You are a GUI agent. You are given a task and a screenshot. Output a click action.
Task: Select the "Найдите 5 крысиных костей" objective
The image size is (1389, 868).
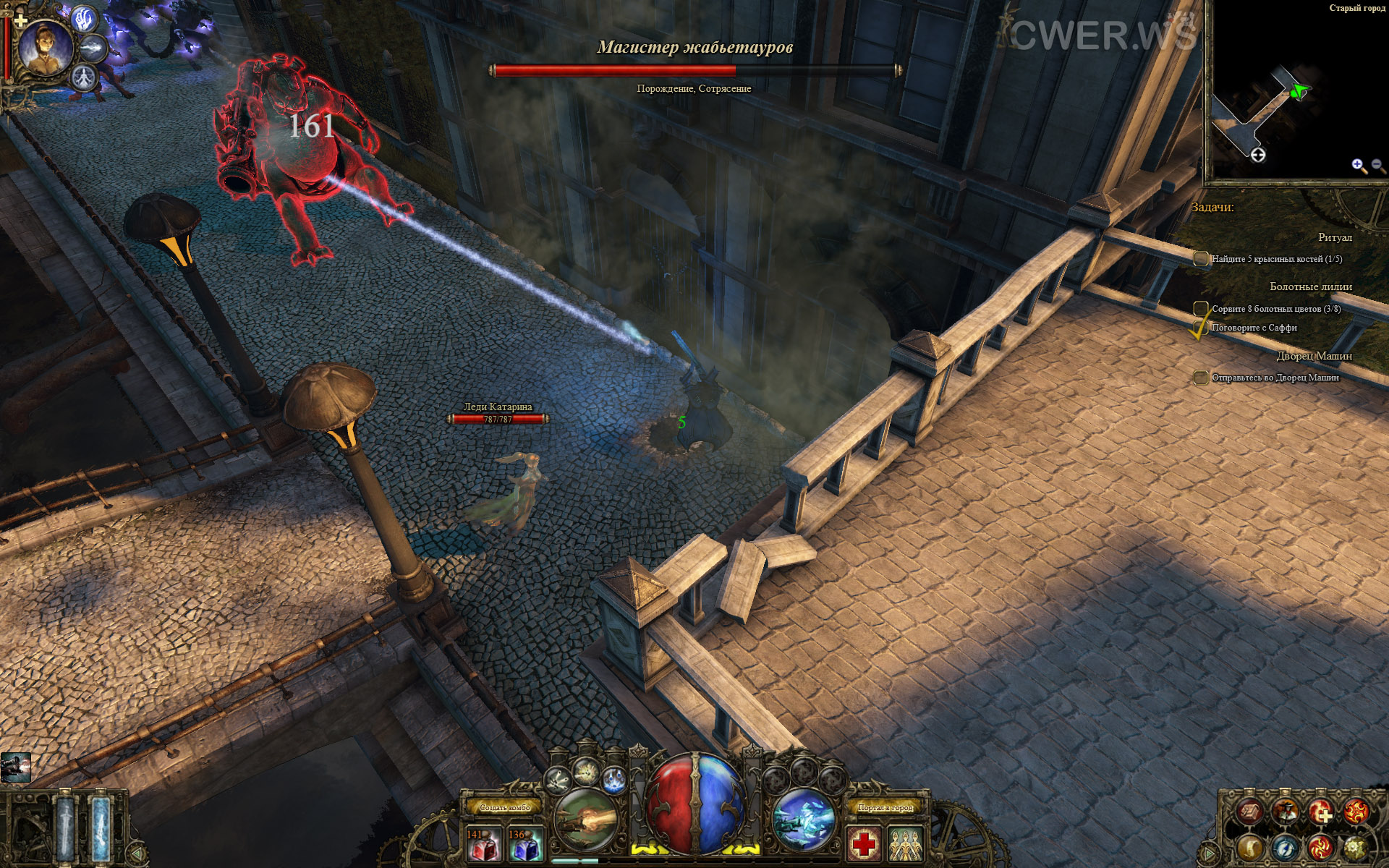[x=1276, y=259]
